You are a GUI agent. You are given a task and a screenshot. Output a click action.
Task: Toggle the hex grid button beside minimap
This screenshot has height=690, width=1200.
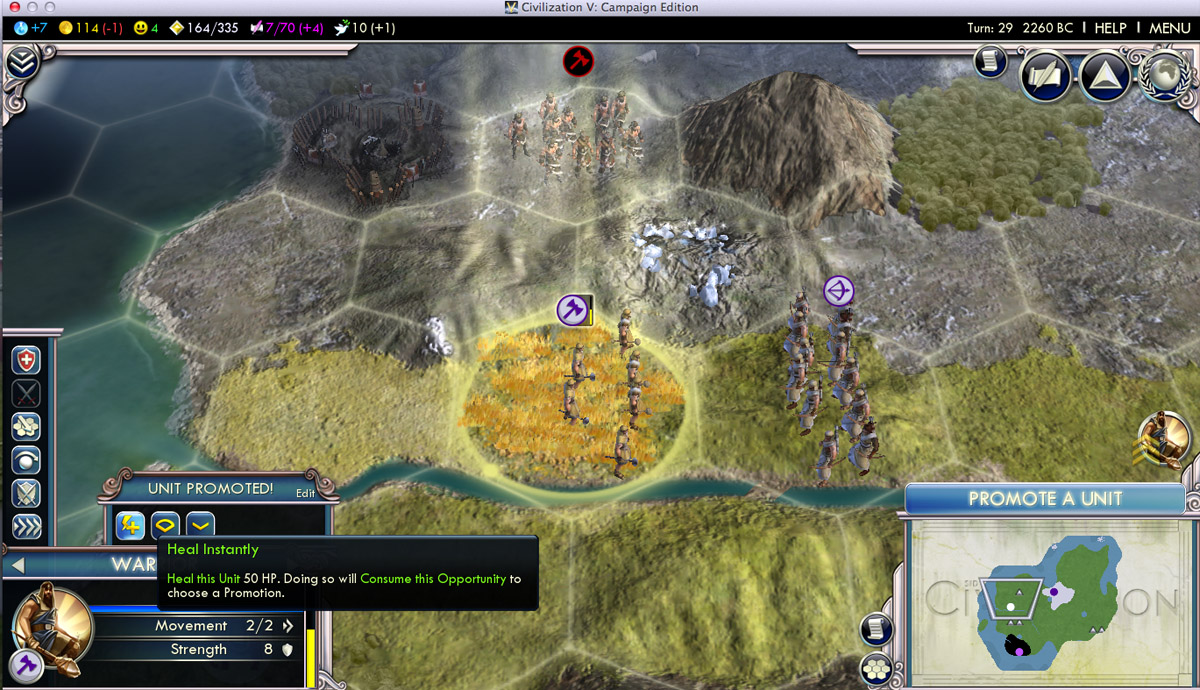coord(876,667)
